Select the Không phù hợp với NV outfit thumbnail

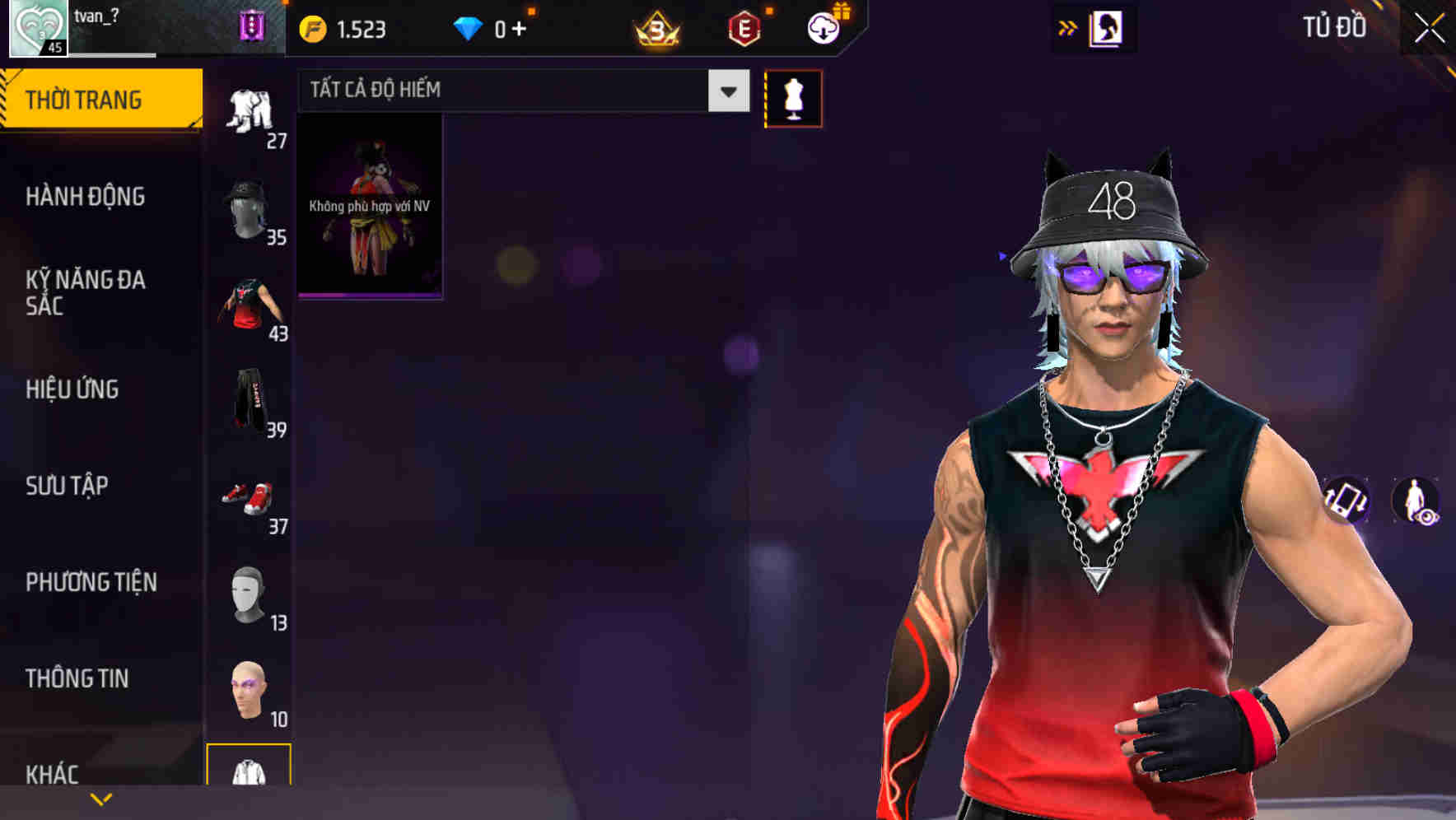pos(369,206)
